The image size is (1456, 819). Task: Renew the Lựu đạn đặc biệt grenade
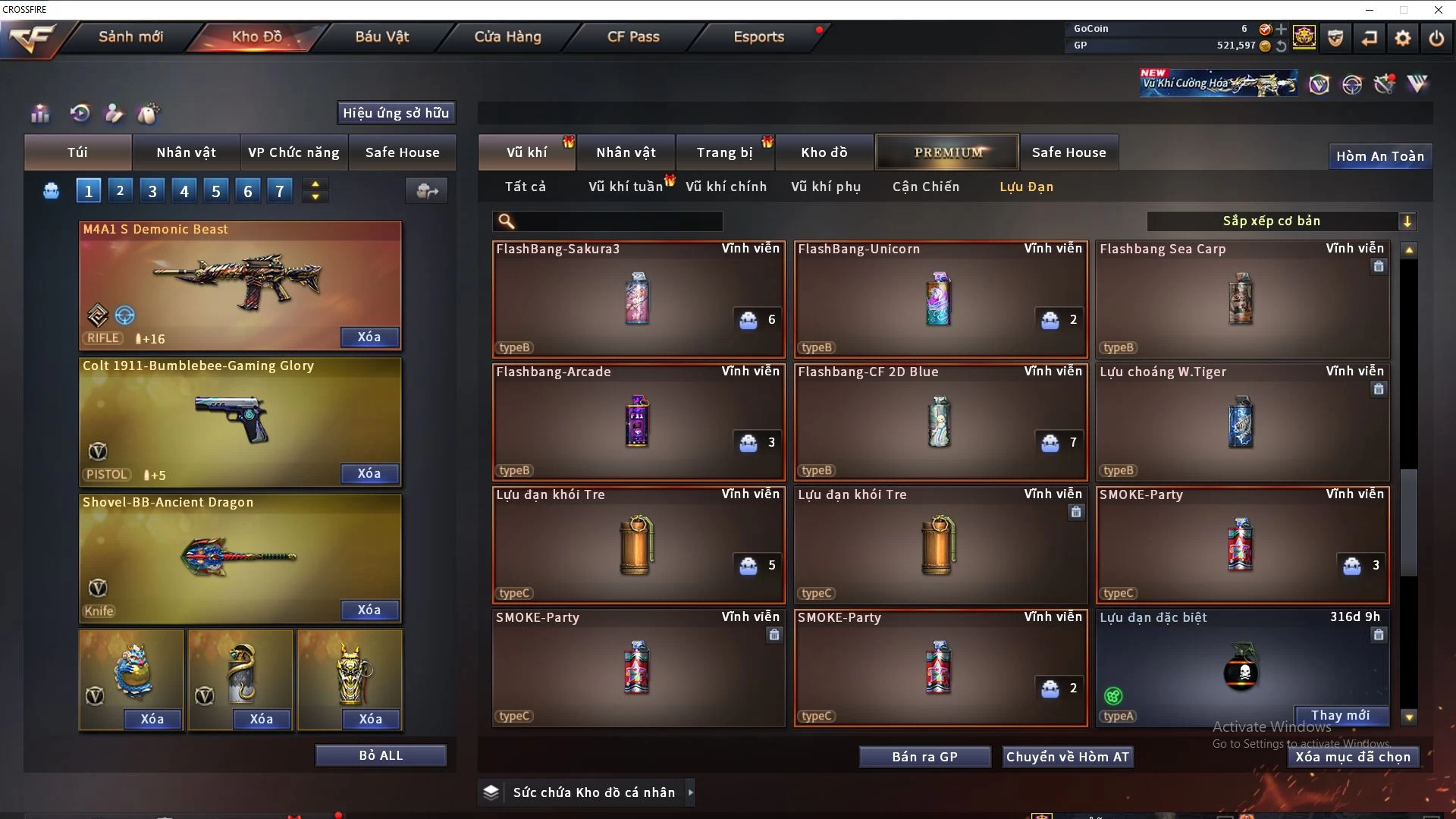coord(1340,715)
